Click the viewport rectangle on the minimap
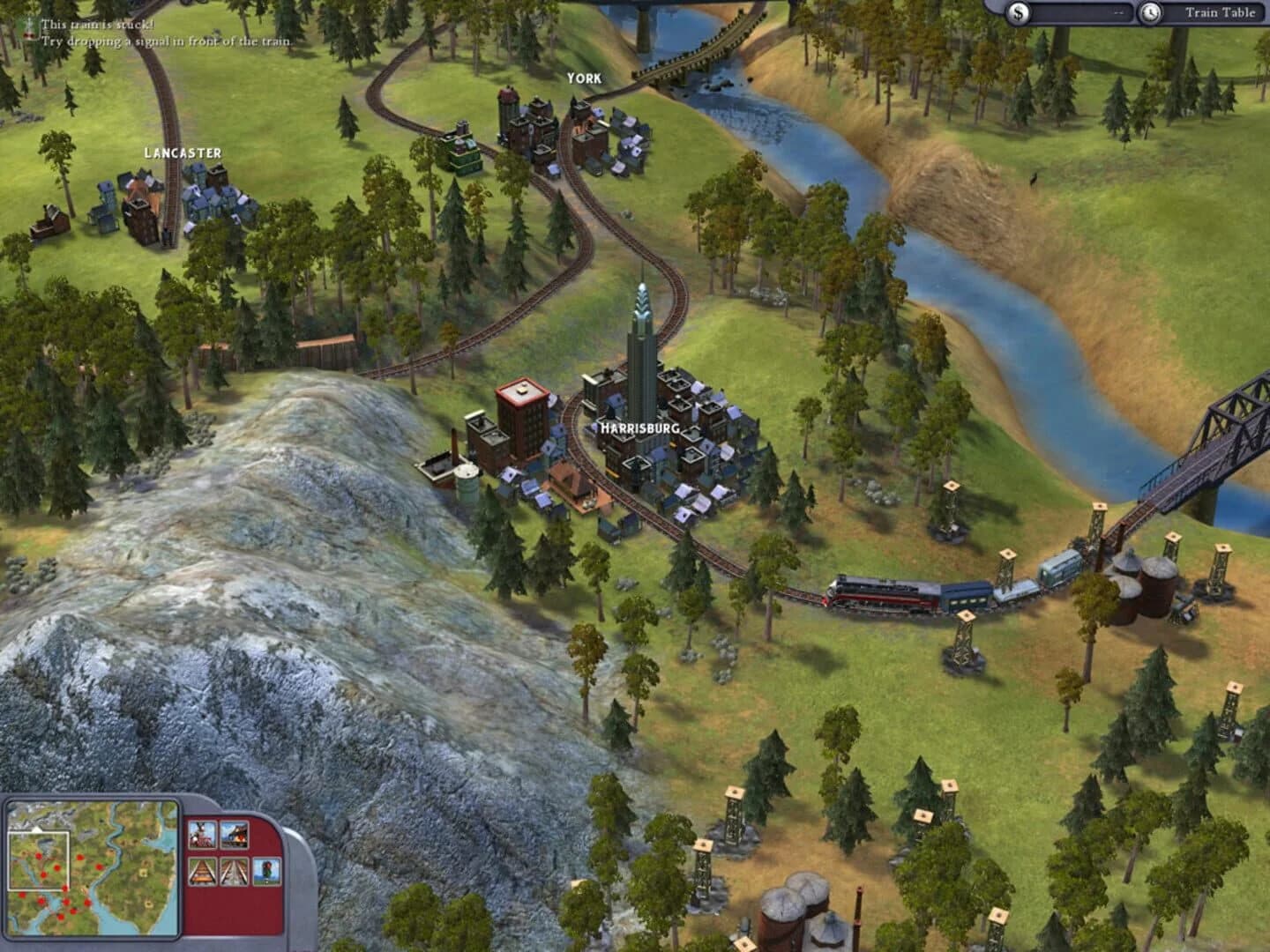The height and width of the screenshot is (952, 1270). 40,859
